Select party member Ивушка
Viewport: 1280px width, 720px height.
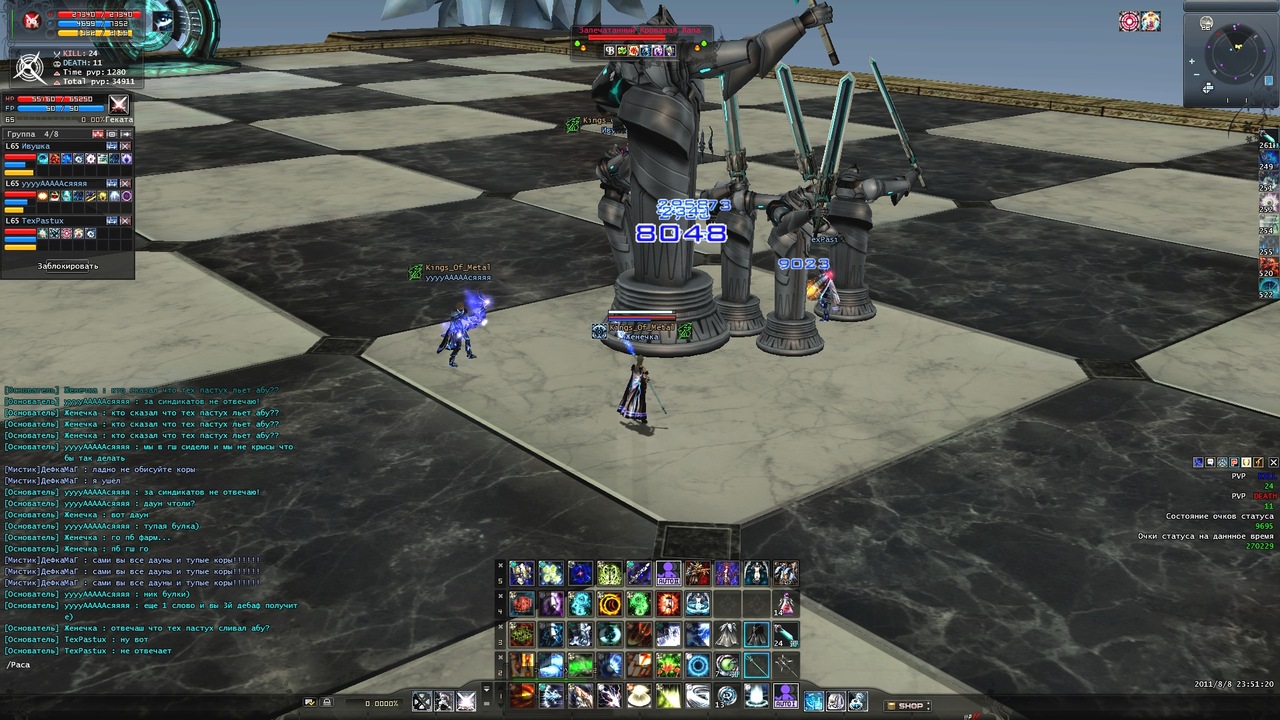coord(40,146)
